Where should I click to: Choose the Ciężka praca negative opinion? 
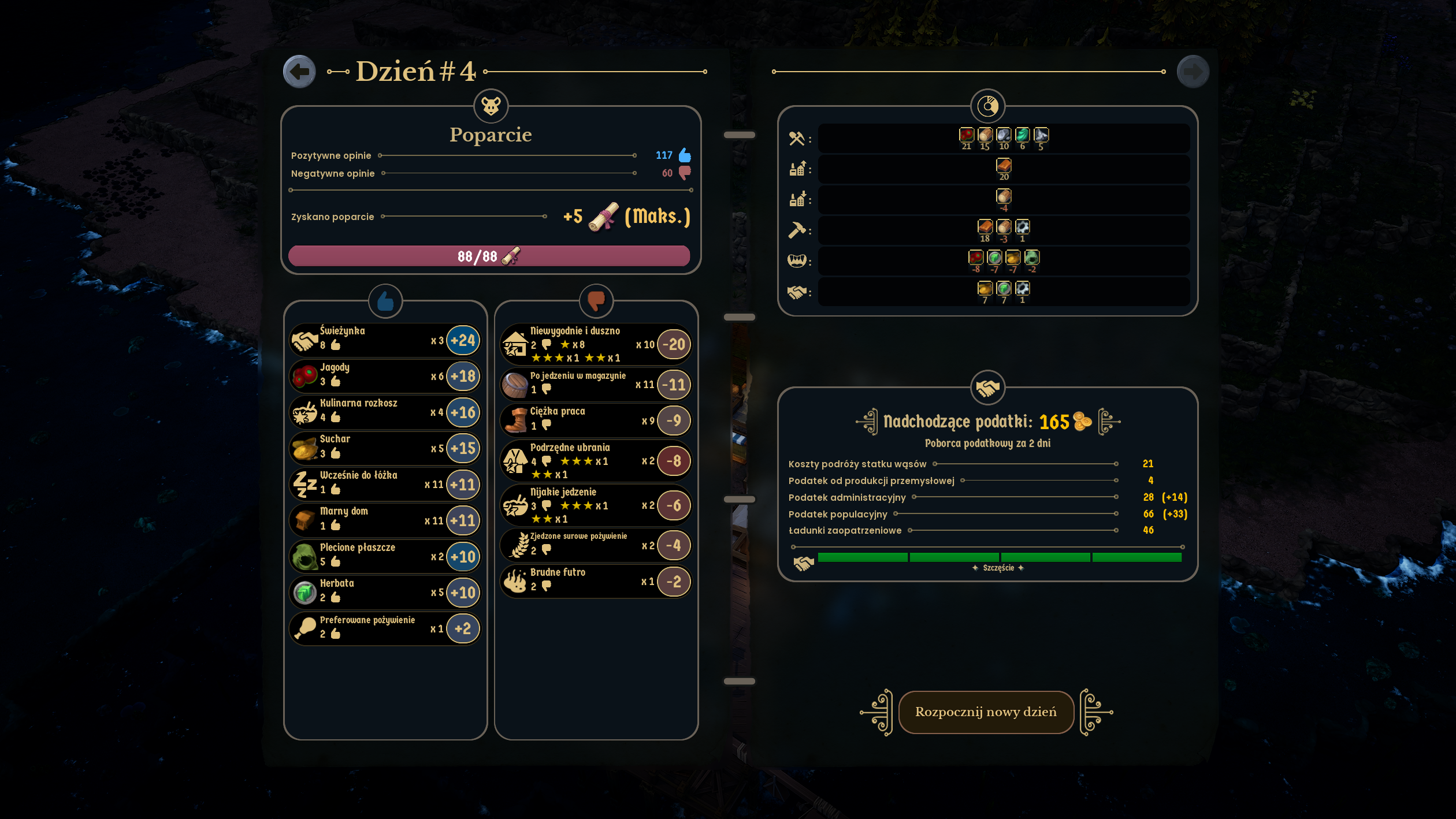[x=595, y=420]
